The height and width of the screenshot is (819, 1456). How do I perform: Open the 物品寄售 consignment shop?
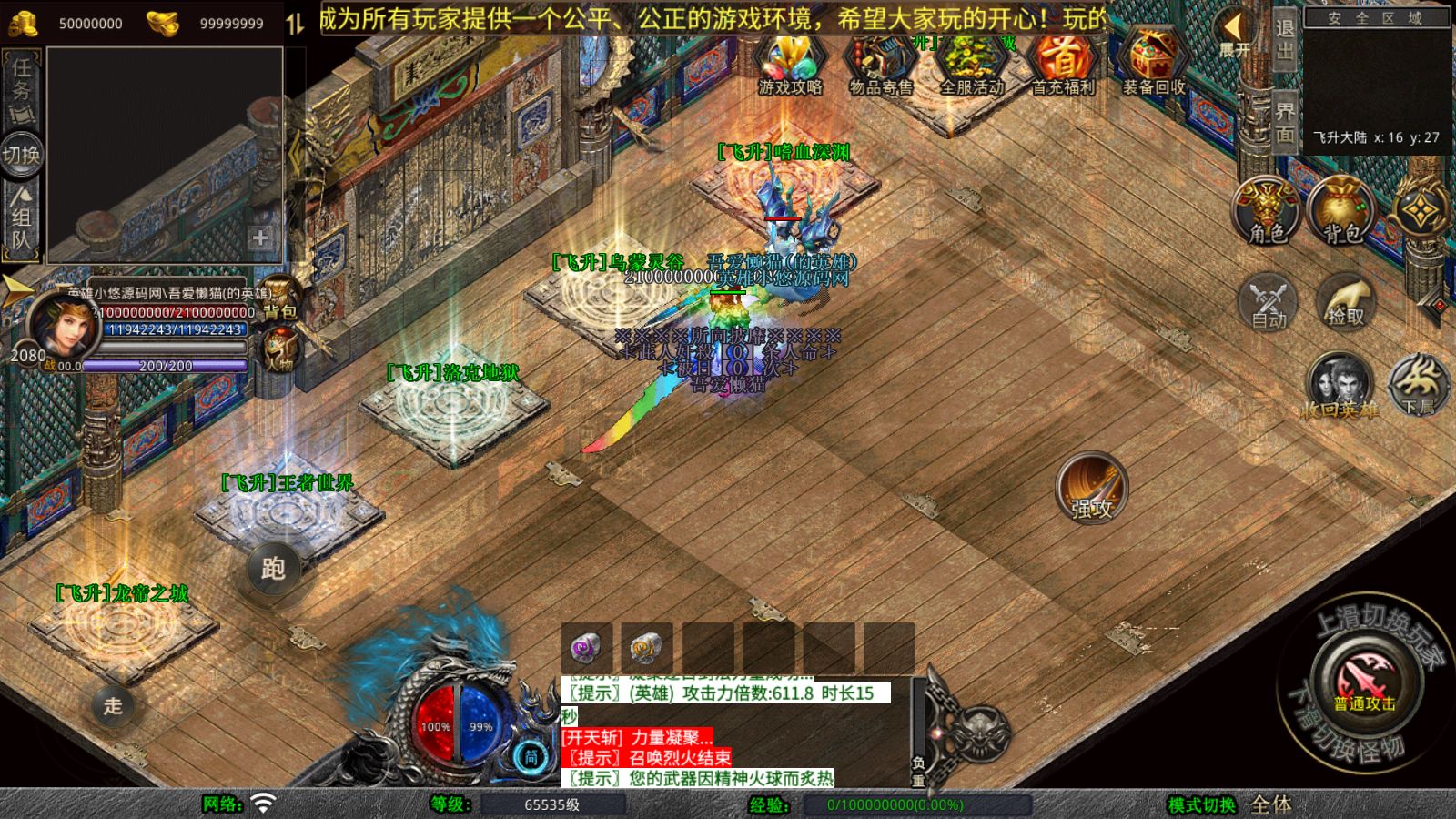(880, 64)
